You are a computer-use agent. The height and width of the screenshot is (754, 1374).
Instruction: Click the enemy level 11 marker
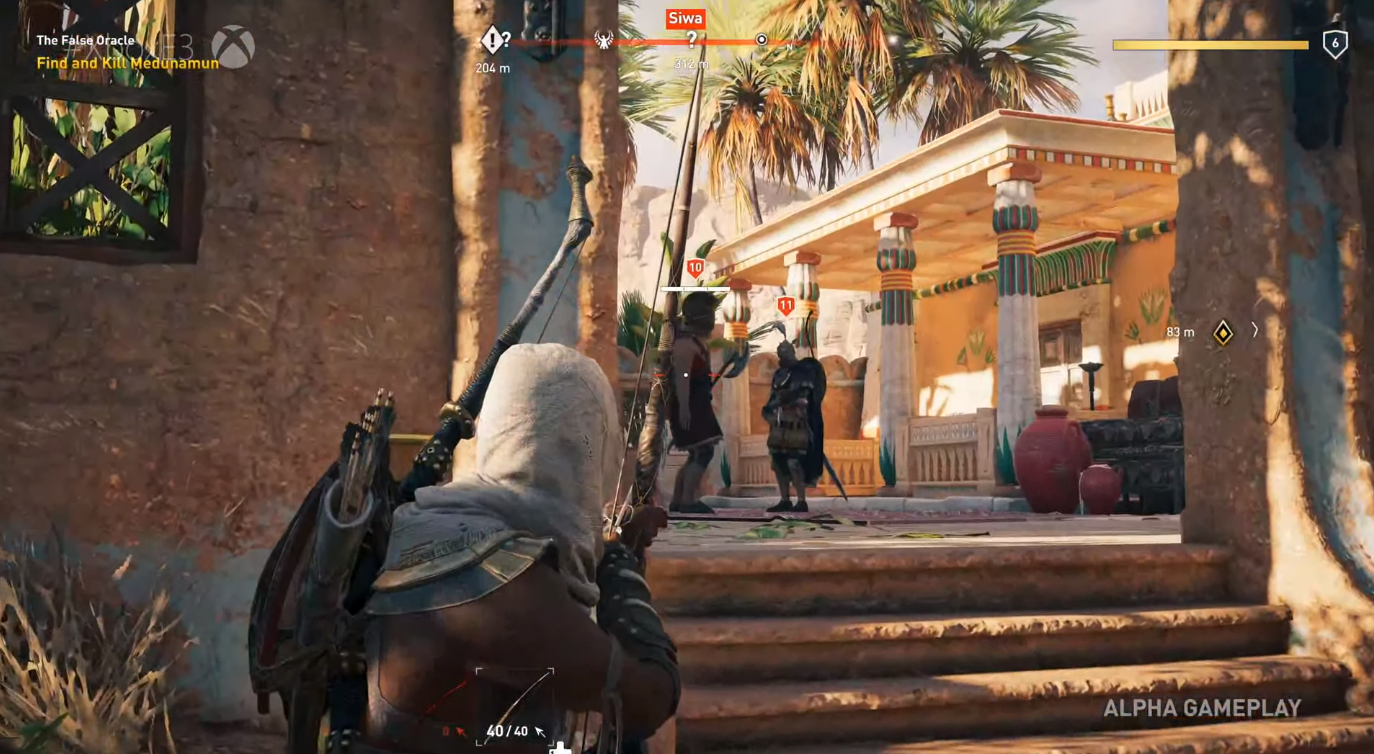[x=786, y=306]
